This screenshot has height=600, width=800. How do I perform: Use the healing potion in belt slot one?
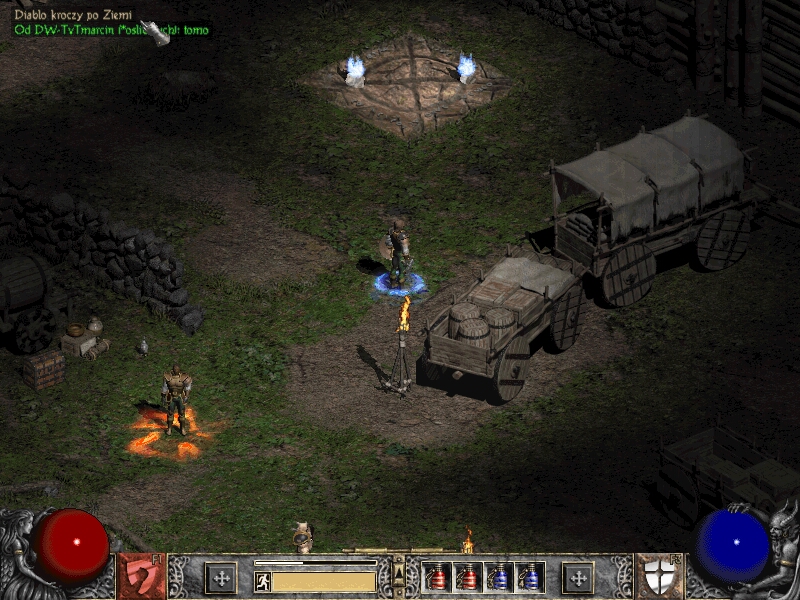438,577
